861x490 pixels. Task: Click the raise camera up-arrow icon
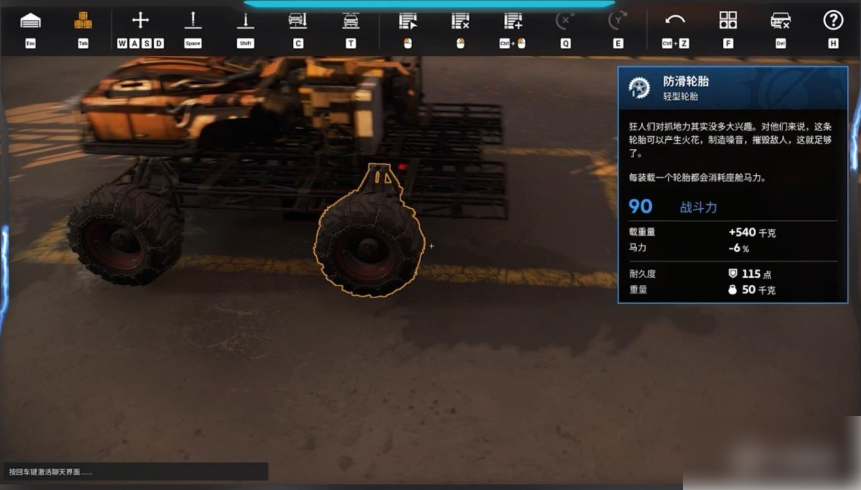tap(193, 21)
